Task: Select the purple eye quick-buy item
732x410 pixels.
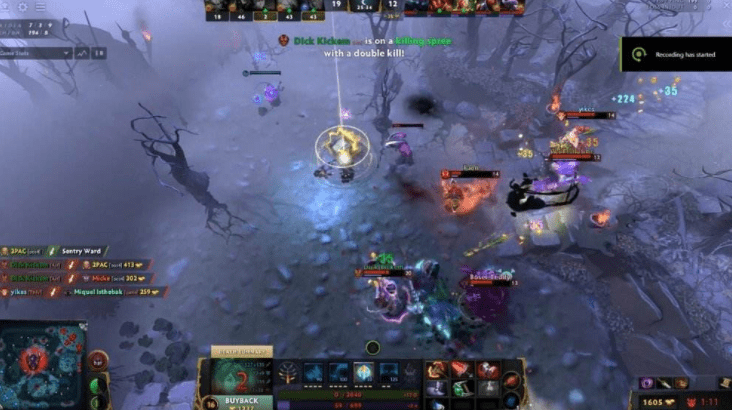Action: 648,383
